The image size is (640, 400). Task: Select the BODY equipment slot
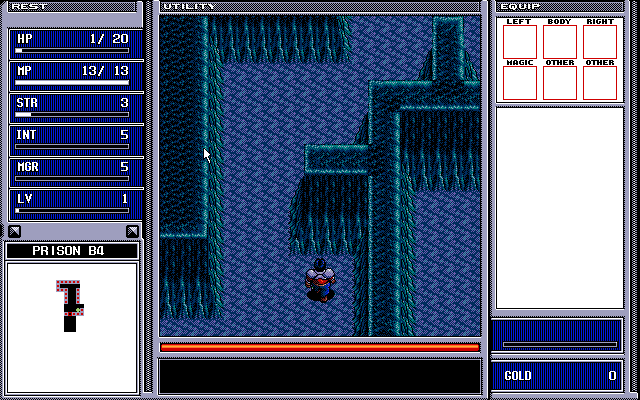coord(559,41)
